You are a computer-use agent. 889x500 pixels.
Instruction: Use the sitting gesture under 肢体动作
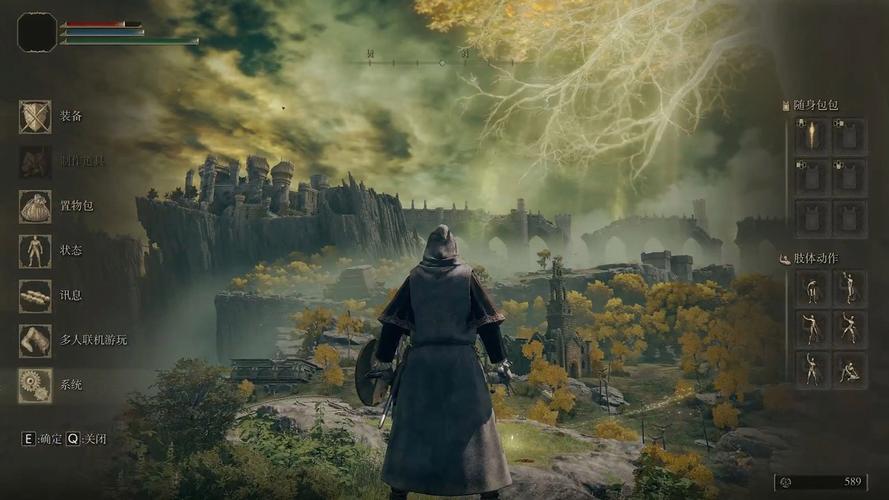(x=850, y=369)
